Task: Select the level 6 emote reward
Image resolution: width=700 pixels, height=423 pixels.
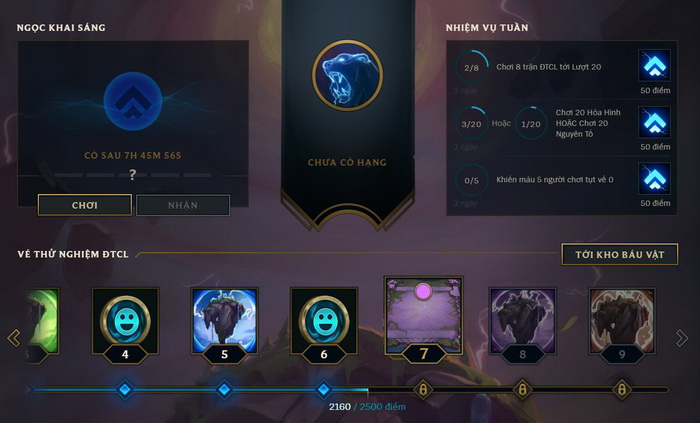Action: (x=323, y=320)
